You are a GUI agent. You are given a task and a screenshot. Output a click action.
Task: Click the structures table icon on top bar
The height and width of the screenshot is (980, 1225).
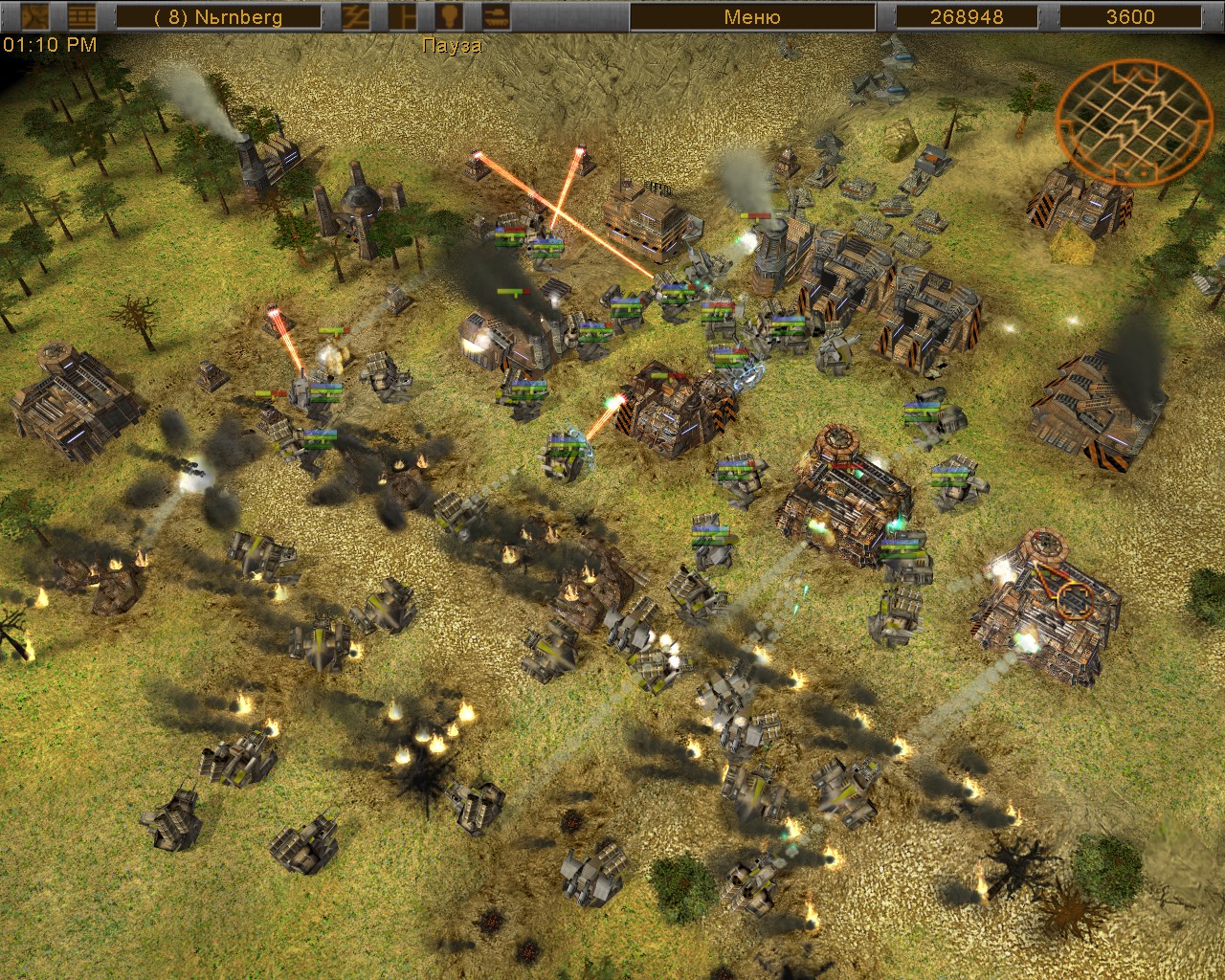click(81, 16)
